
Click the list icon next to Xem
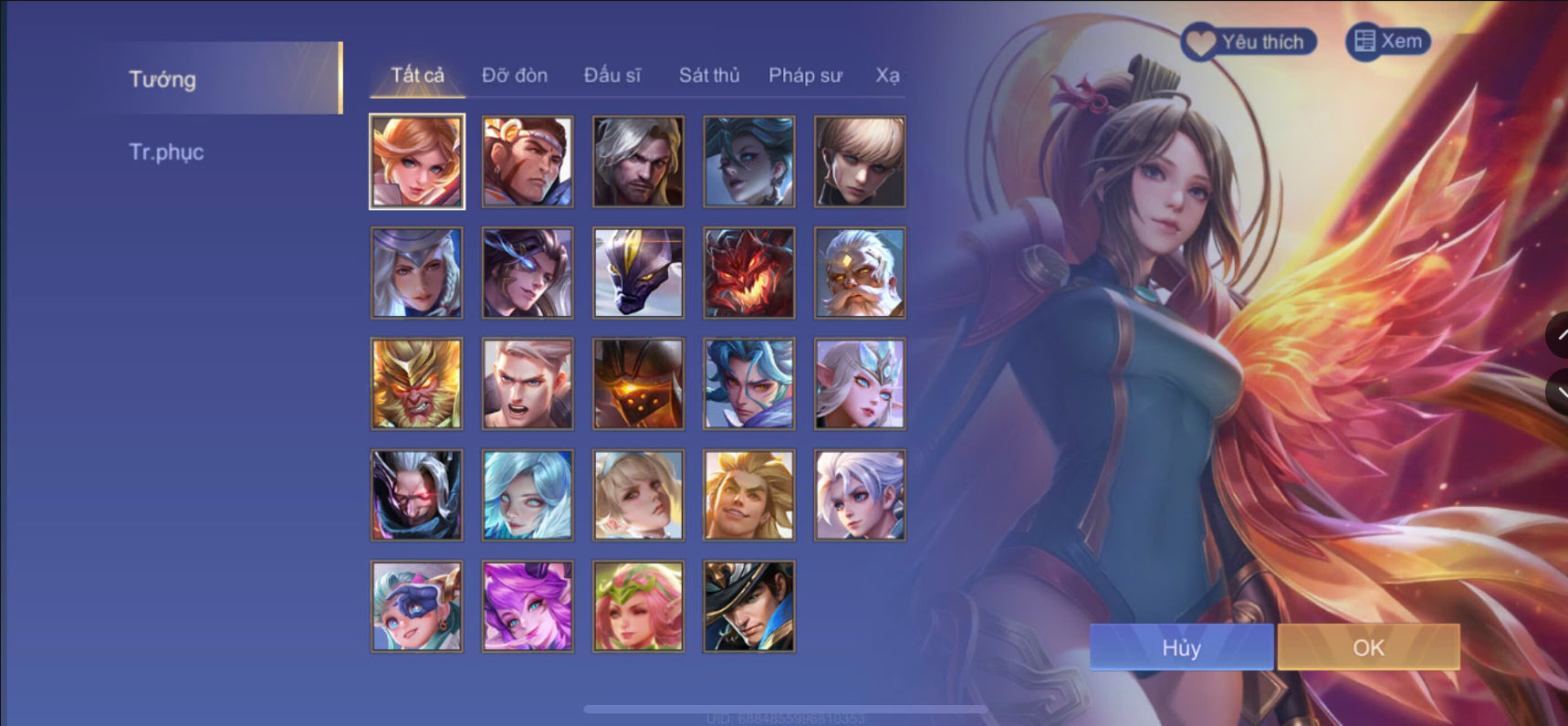tap(1365, 40)
